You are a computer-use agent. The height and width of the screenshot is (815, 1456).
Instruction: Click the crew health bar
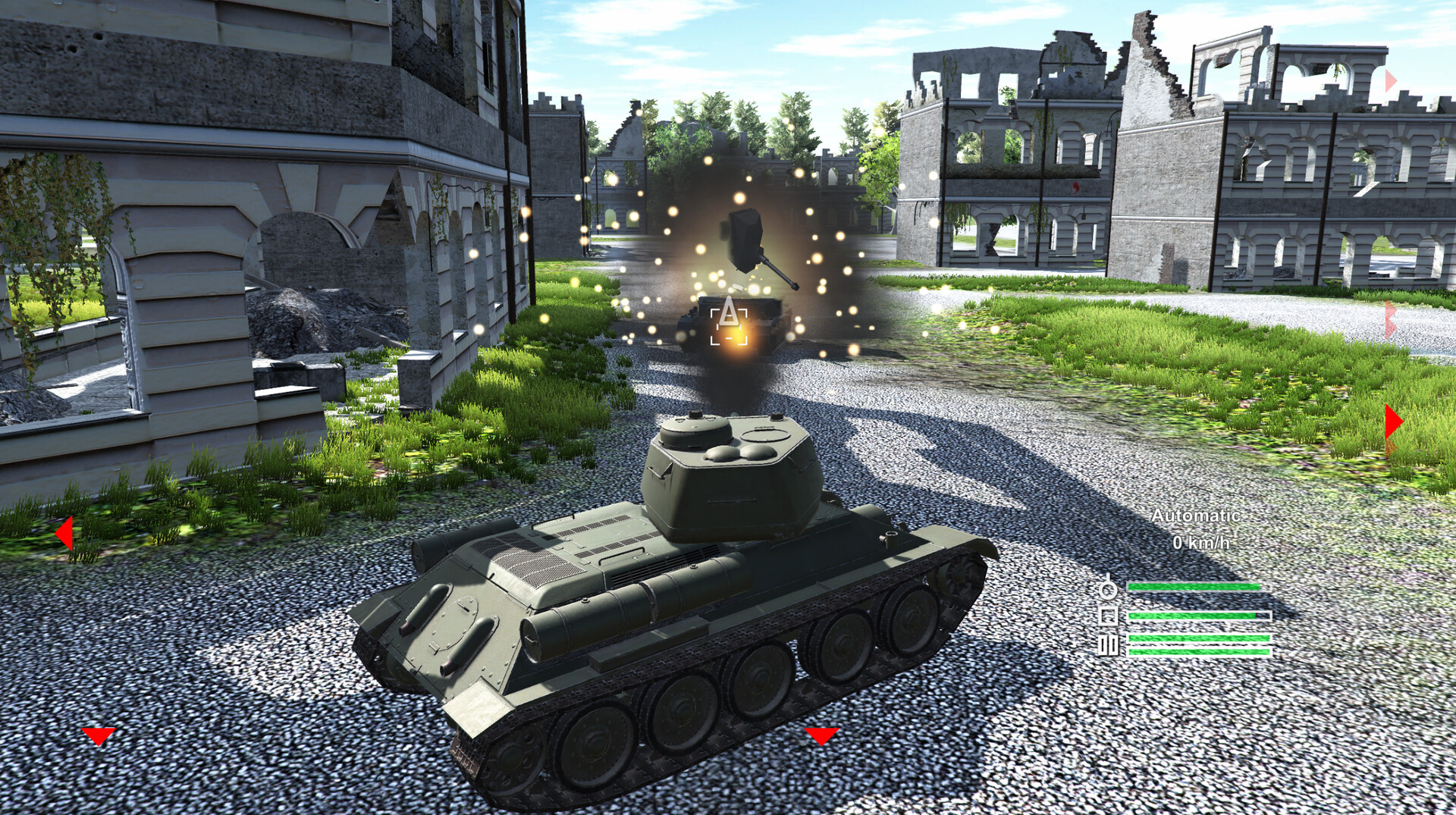[1193, 587]
